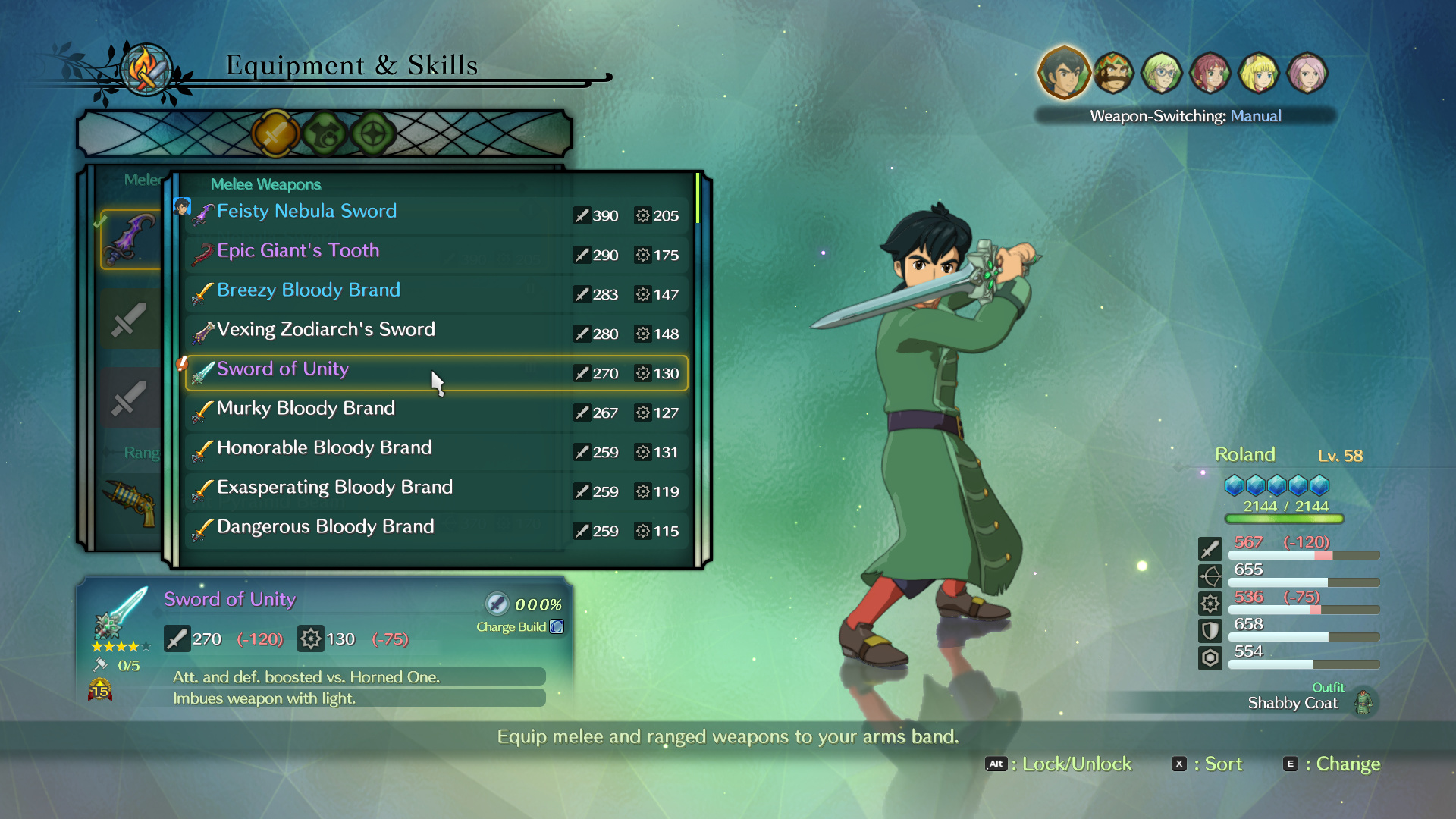
Task: Pick the Breezy Bloody Brand row
Action: pos(436,293)
